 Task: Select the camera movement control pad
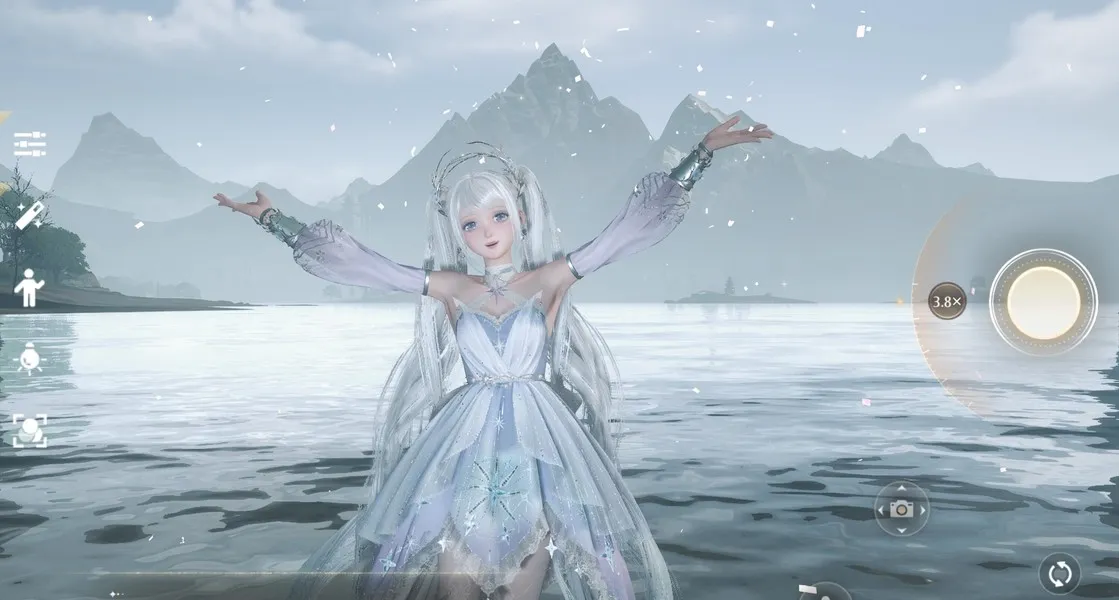[x=901, y=509]
